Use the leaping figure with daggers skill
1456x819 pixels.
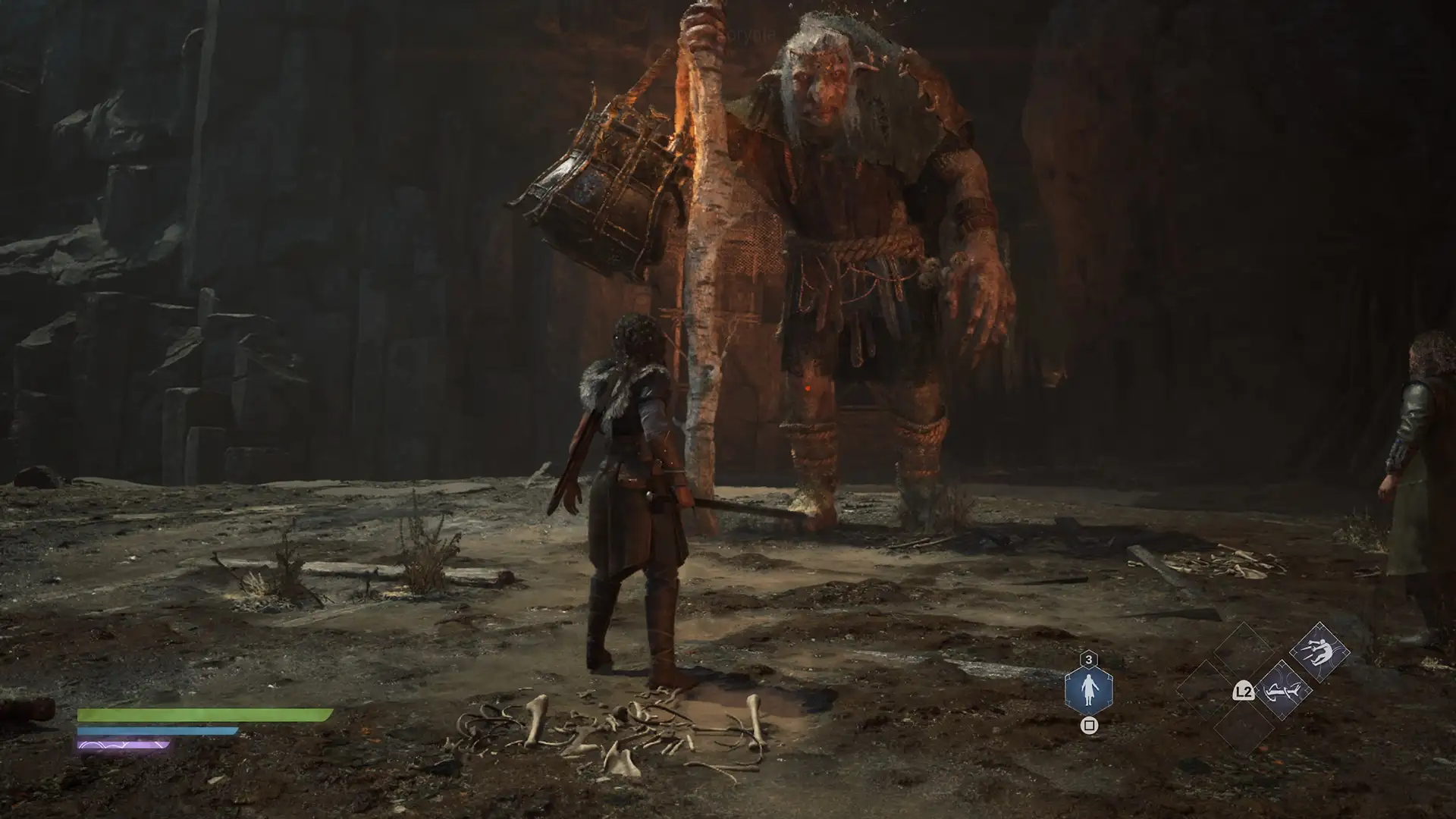pos(1319,651)
